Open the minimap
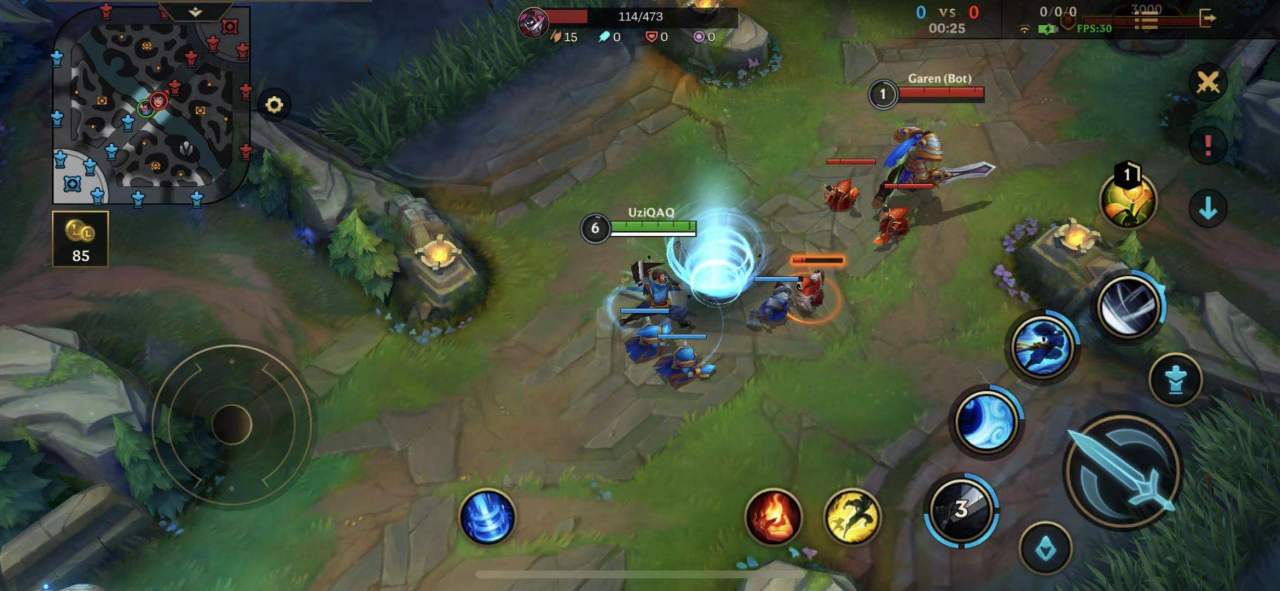Screen dimensions: 1280x591 click(150, 105)
